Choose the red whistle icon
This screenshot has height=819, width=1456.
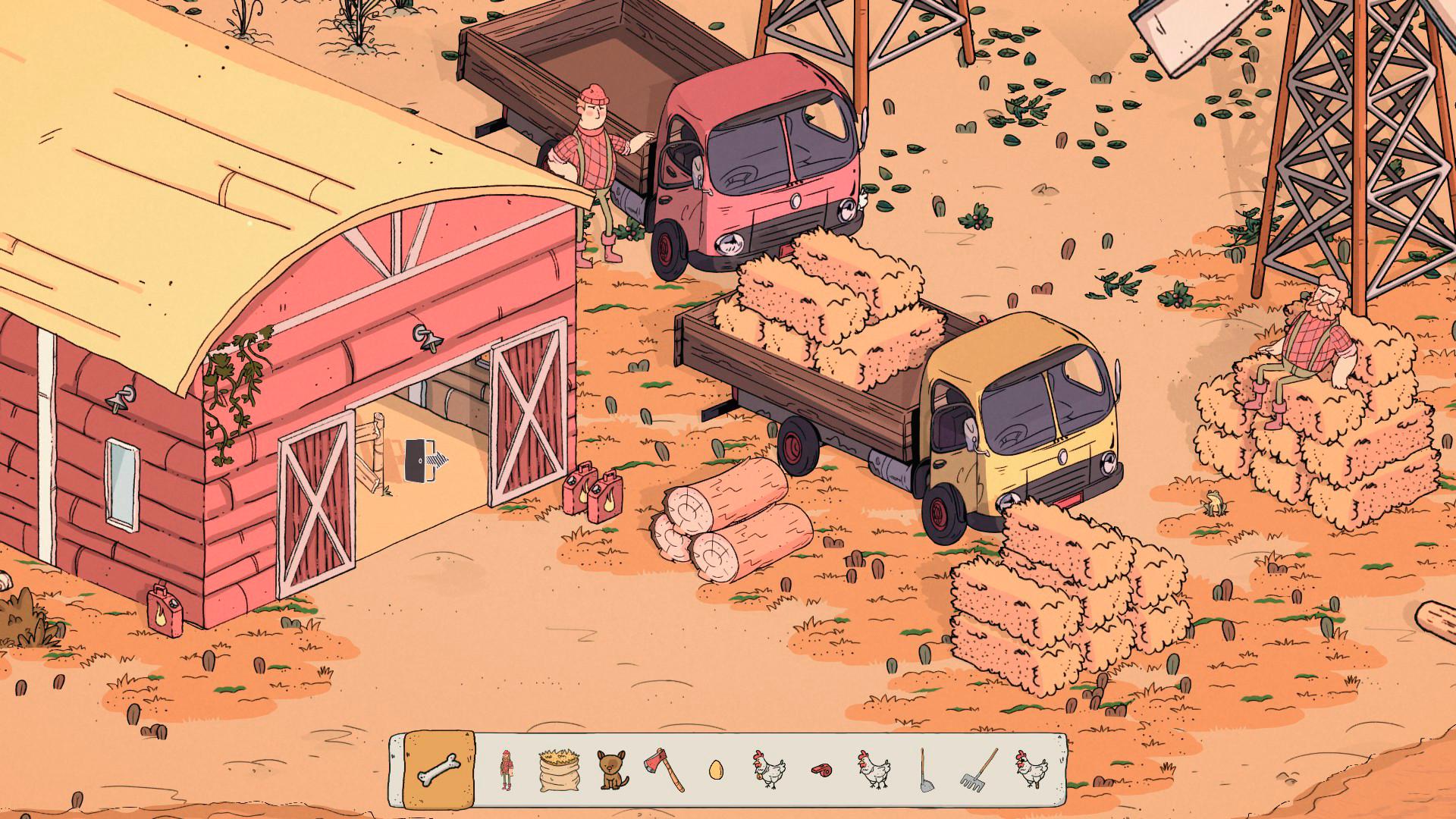(x=821, y=770)
